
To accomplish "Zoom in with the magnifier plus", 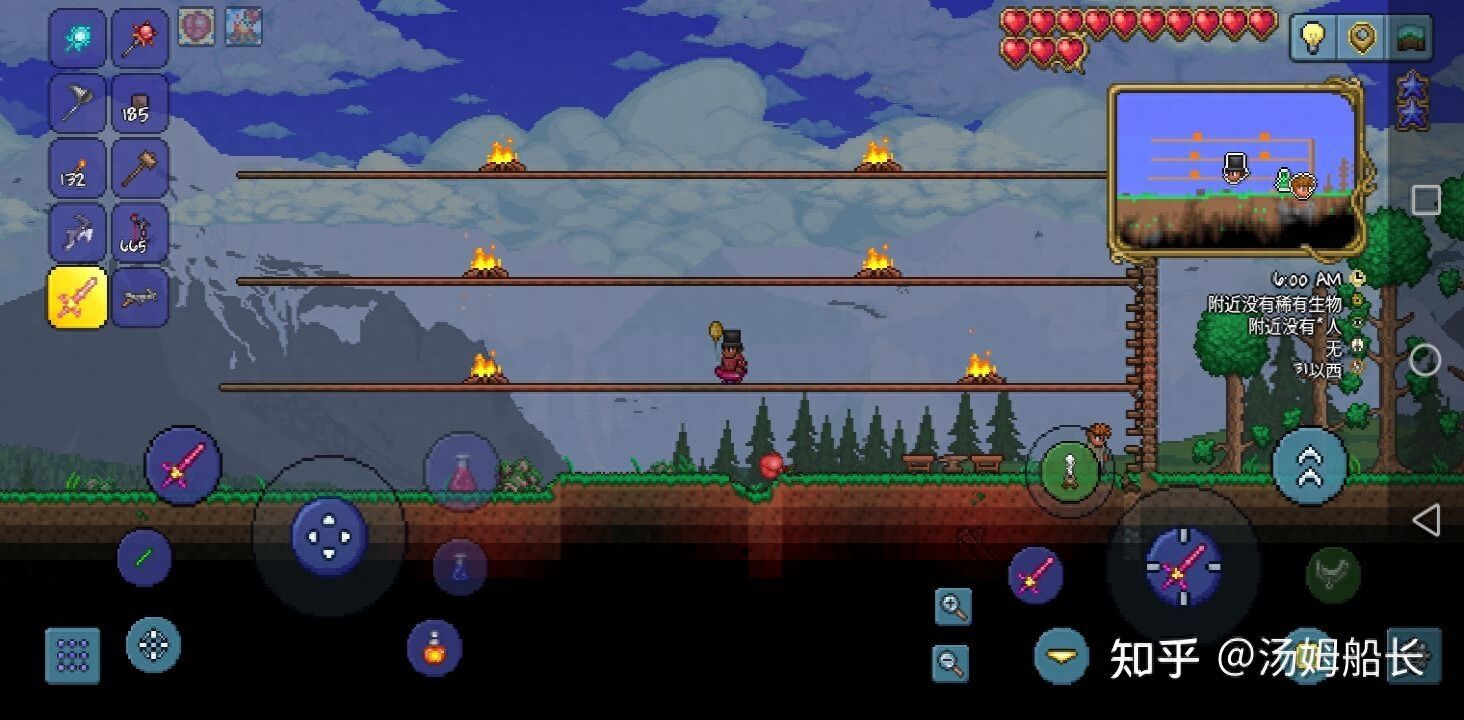I will click(x=953, y=606).
